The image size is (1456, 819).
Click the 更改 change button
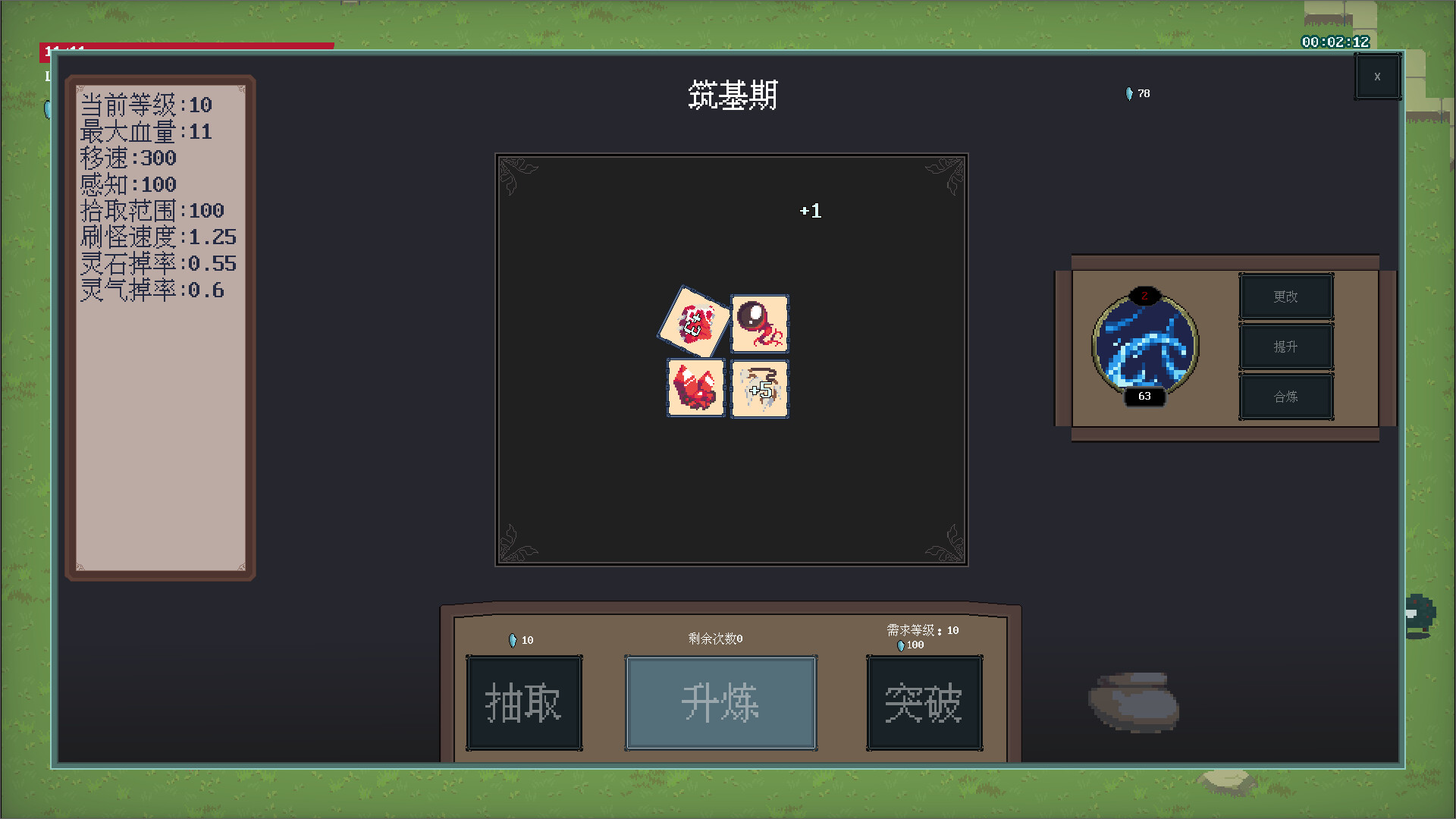tap(1286, 296)
